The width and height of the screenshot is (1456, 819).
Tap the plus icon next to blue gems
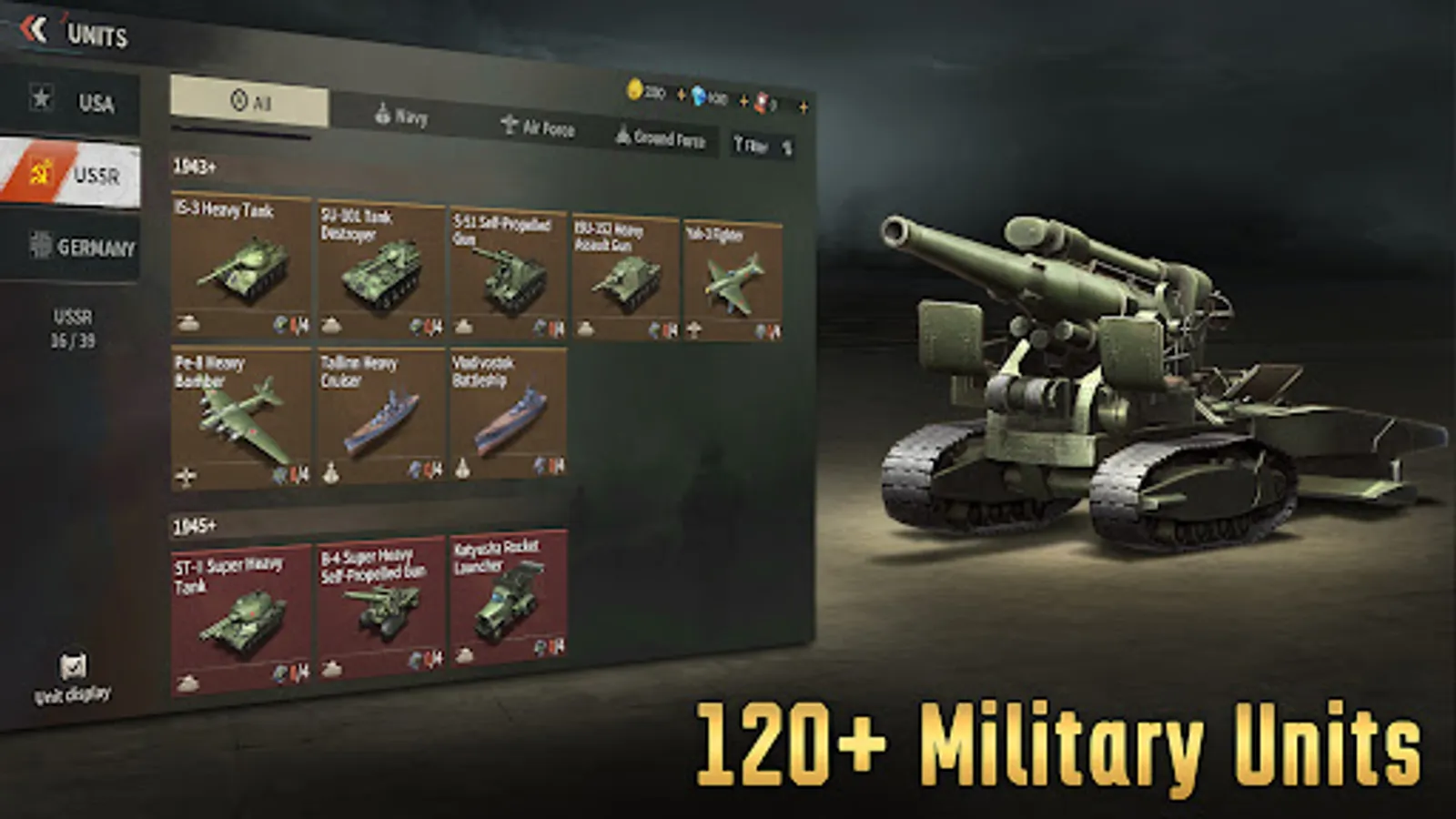[x=743, y=100]
